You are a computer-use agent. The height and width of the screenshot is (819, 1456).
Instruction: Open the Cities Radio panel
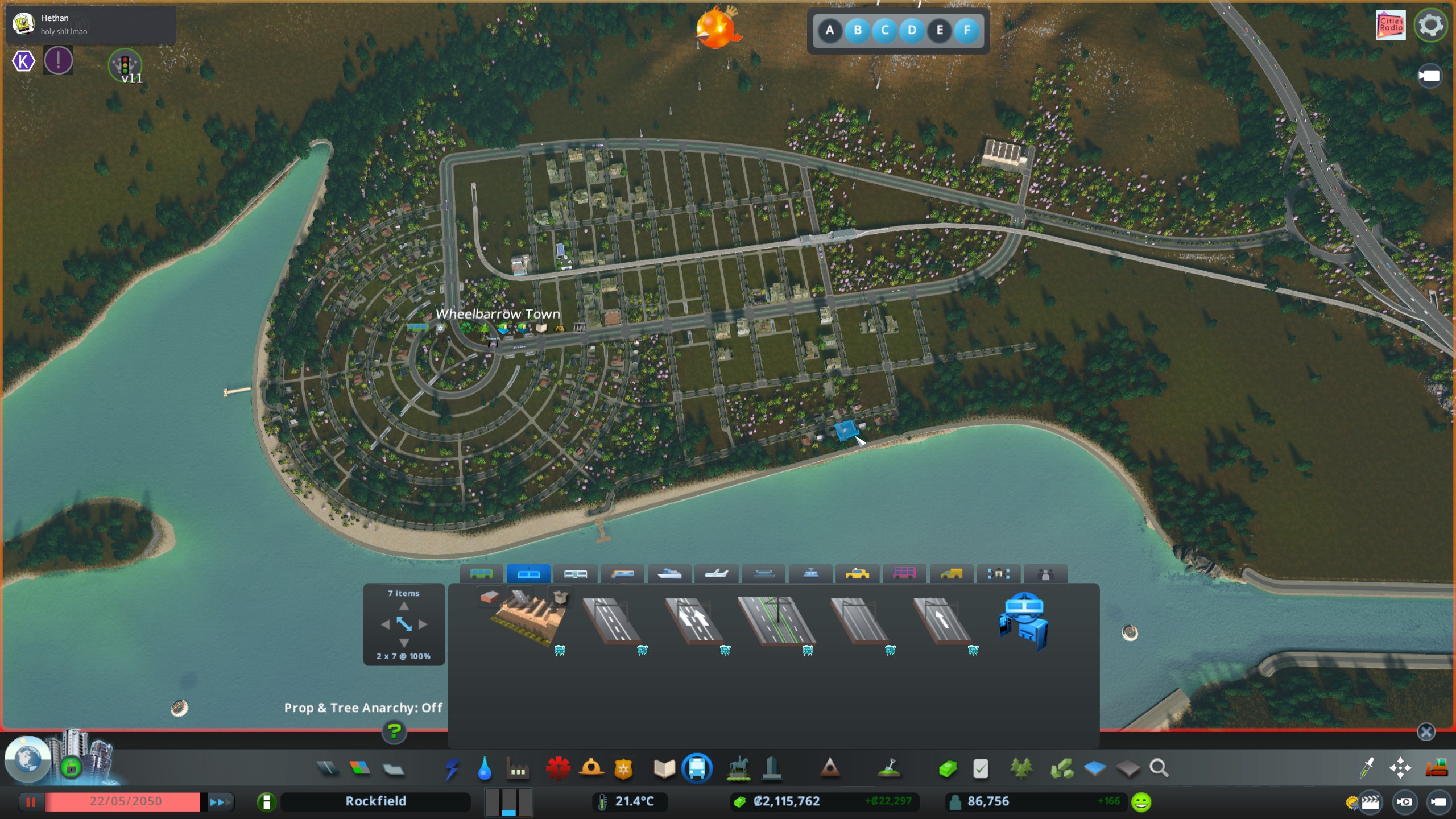pyautogui.click(x=1391, y=26)
